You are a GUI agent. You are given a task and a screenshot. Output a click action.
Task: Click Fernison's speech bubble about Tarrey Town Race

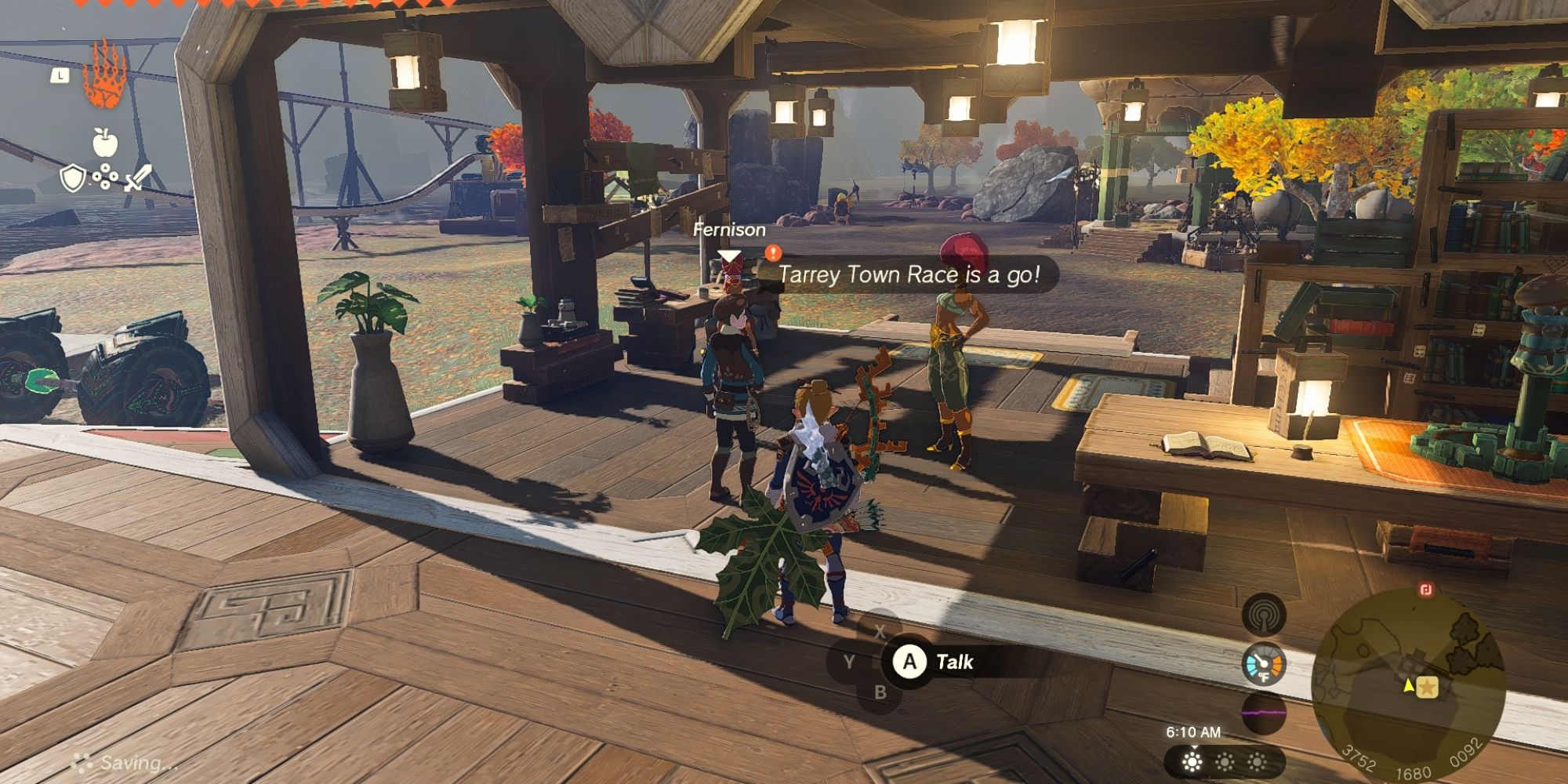pyautogui.click(x=909, y=274)
